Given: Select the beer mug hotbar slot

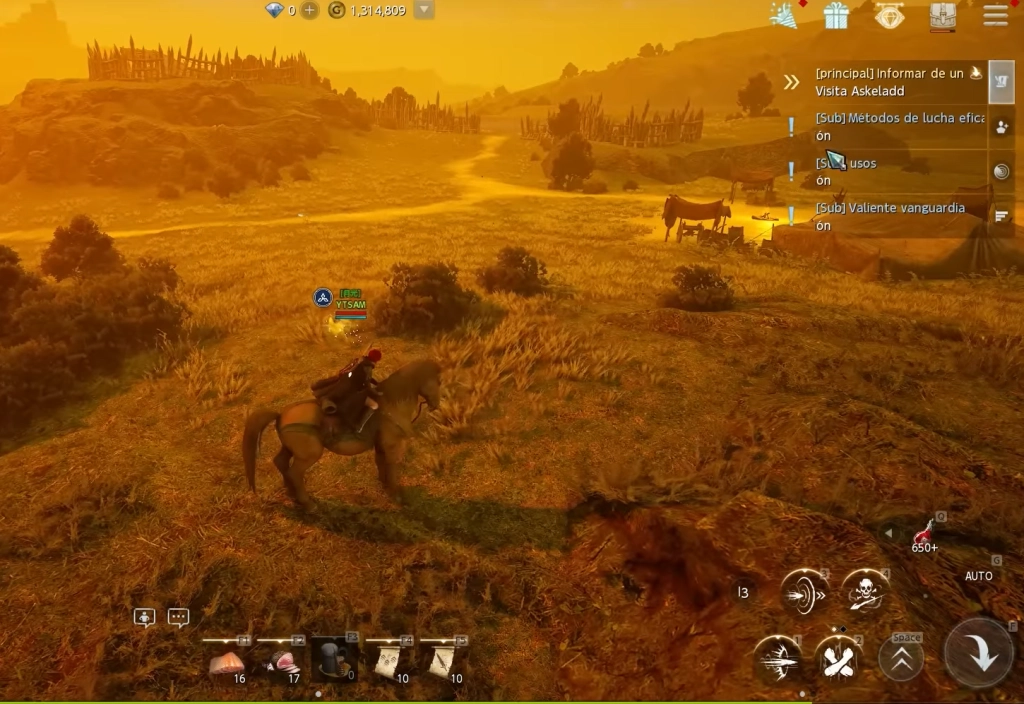Looking at the screenshot, I should tap(335, 660).
